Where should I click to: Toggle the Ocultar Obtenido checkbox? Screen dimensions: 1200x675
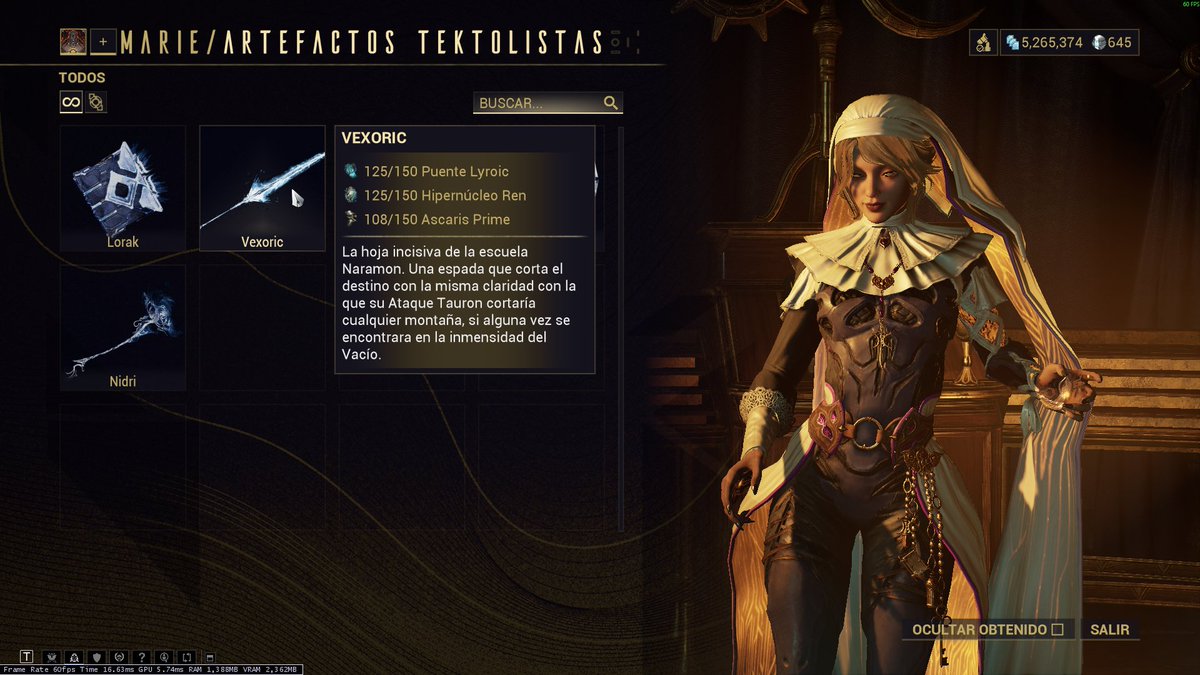click(1057, 630)
